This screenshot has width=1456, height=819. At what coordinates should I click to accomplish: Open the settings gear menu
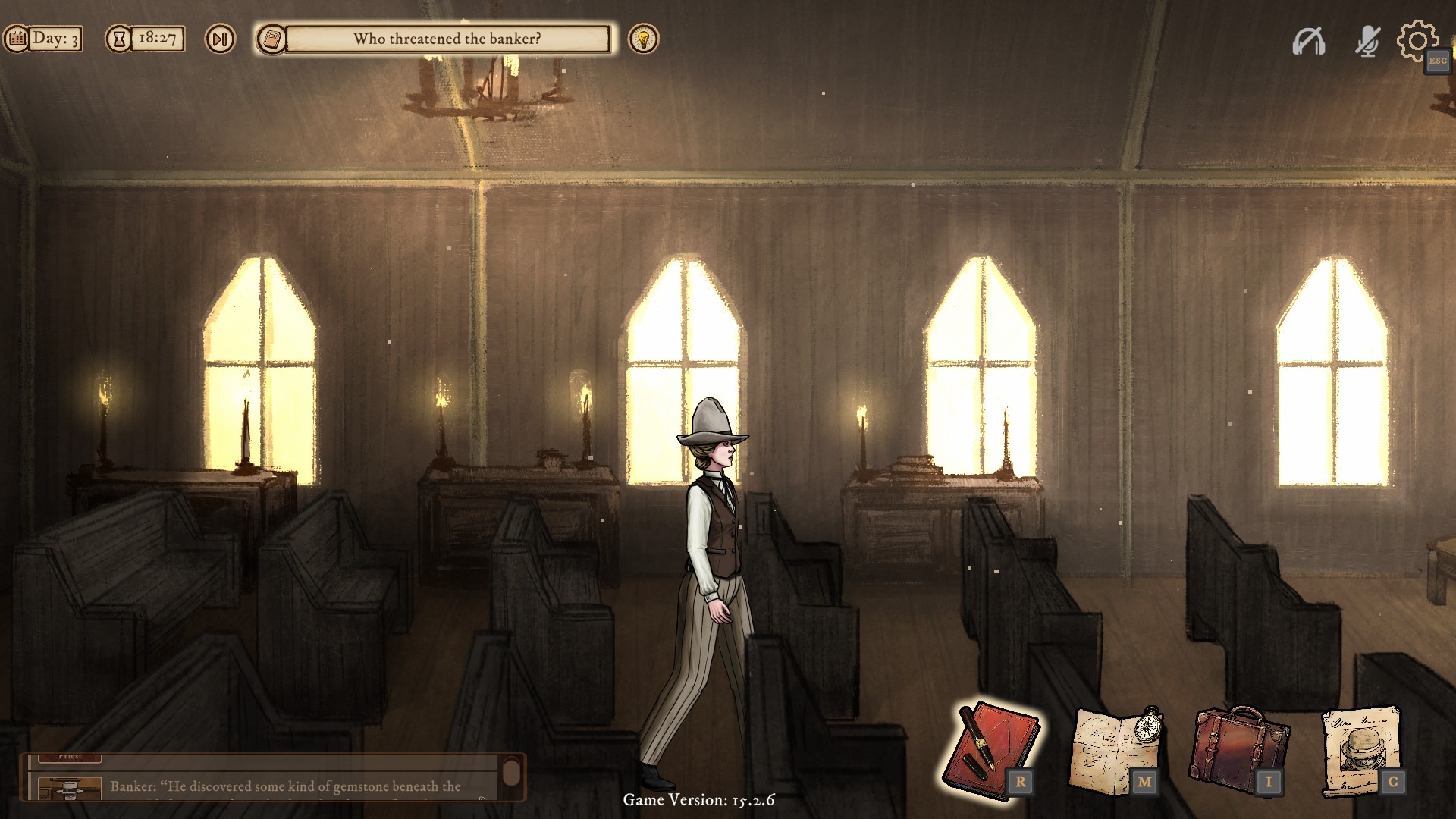1417,39
